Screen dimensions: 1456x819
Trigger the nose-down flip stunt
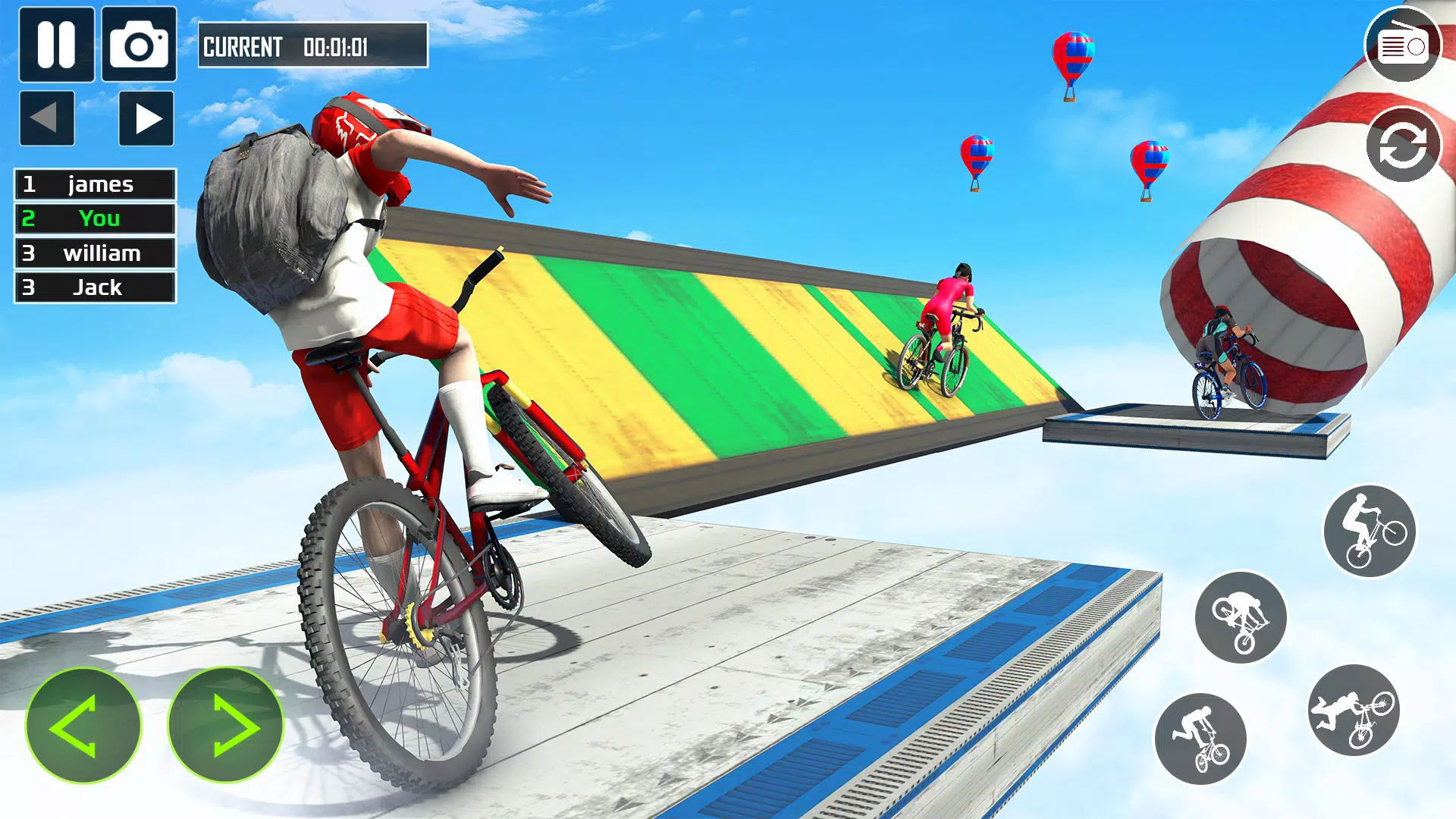(x=1241, y=617)
